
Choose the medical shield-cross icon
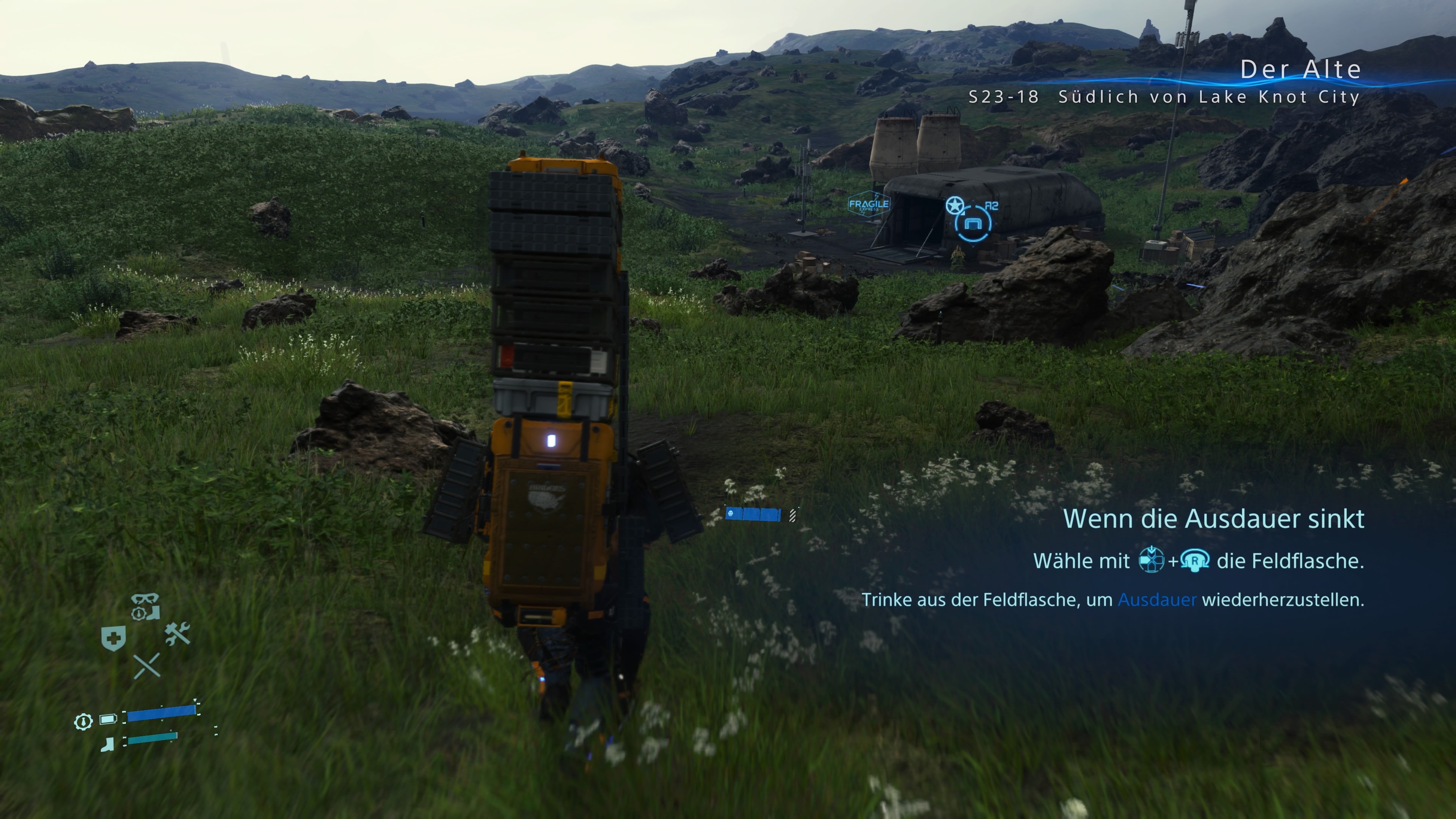113,639
